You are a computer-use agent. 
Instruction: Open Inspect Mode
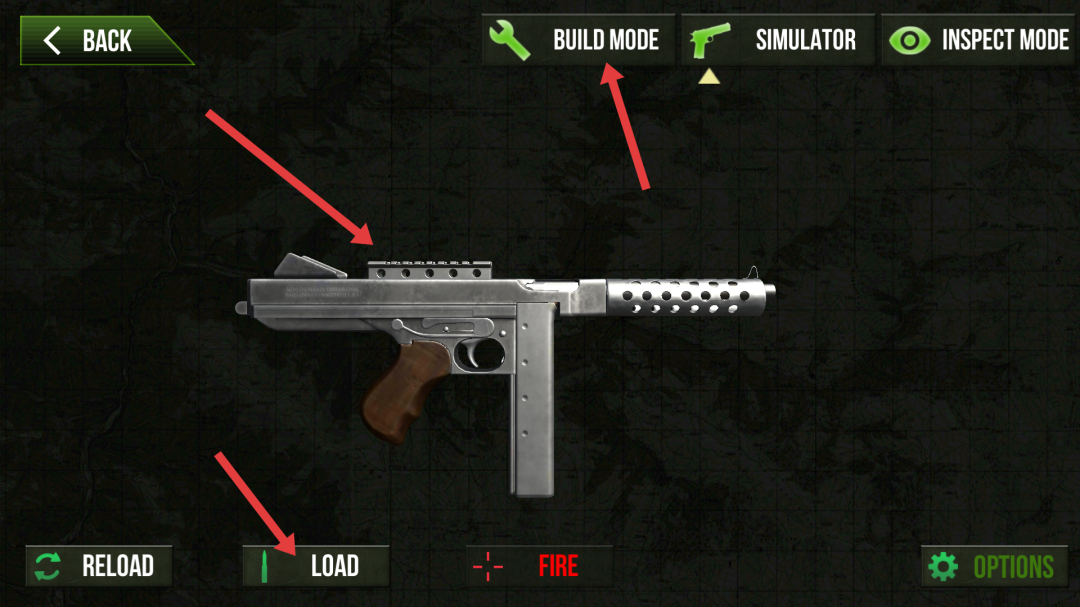[x=977, y=40]
